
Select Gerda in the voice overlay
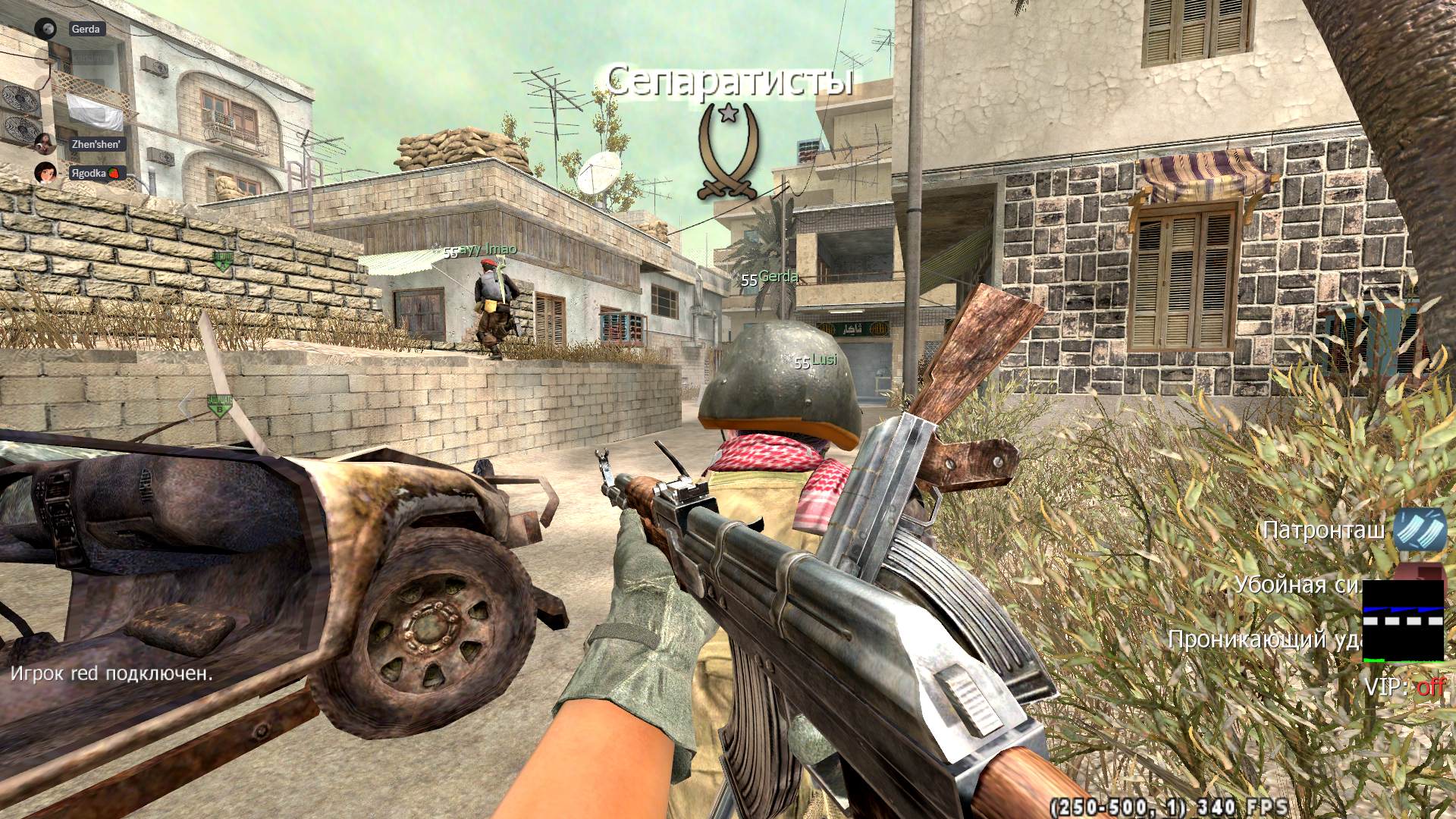tap(85, 29)
